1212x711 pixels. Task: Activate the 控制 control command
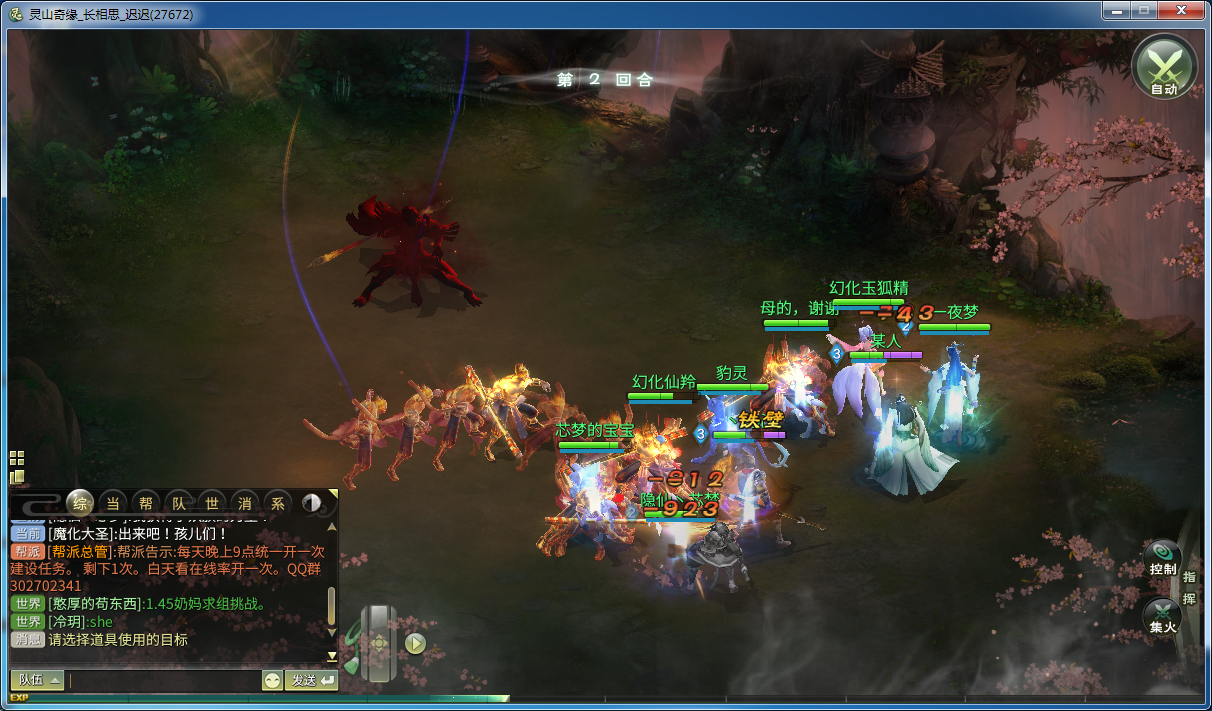click(x=1162, y=558)
